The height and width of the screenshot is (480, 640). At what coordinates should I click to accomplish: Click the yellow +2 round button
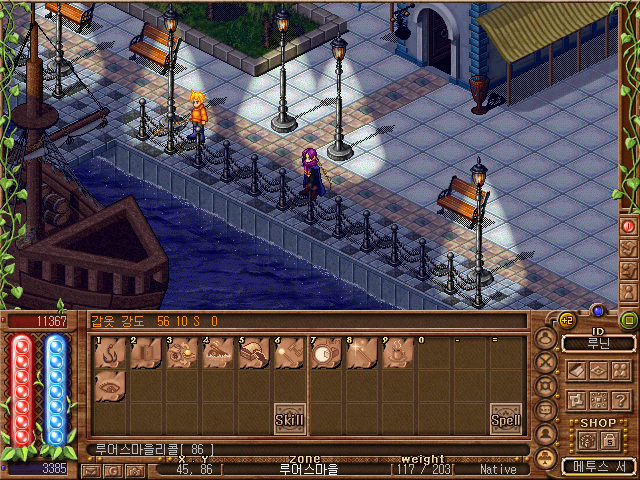[565, 320]
